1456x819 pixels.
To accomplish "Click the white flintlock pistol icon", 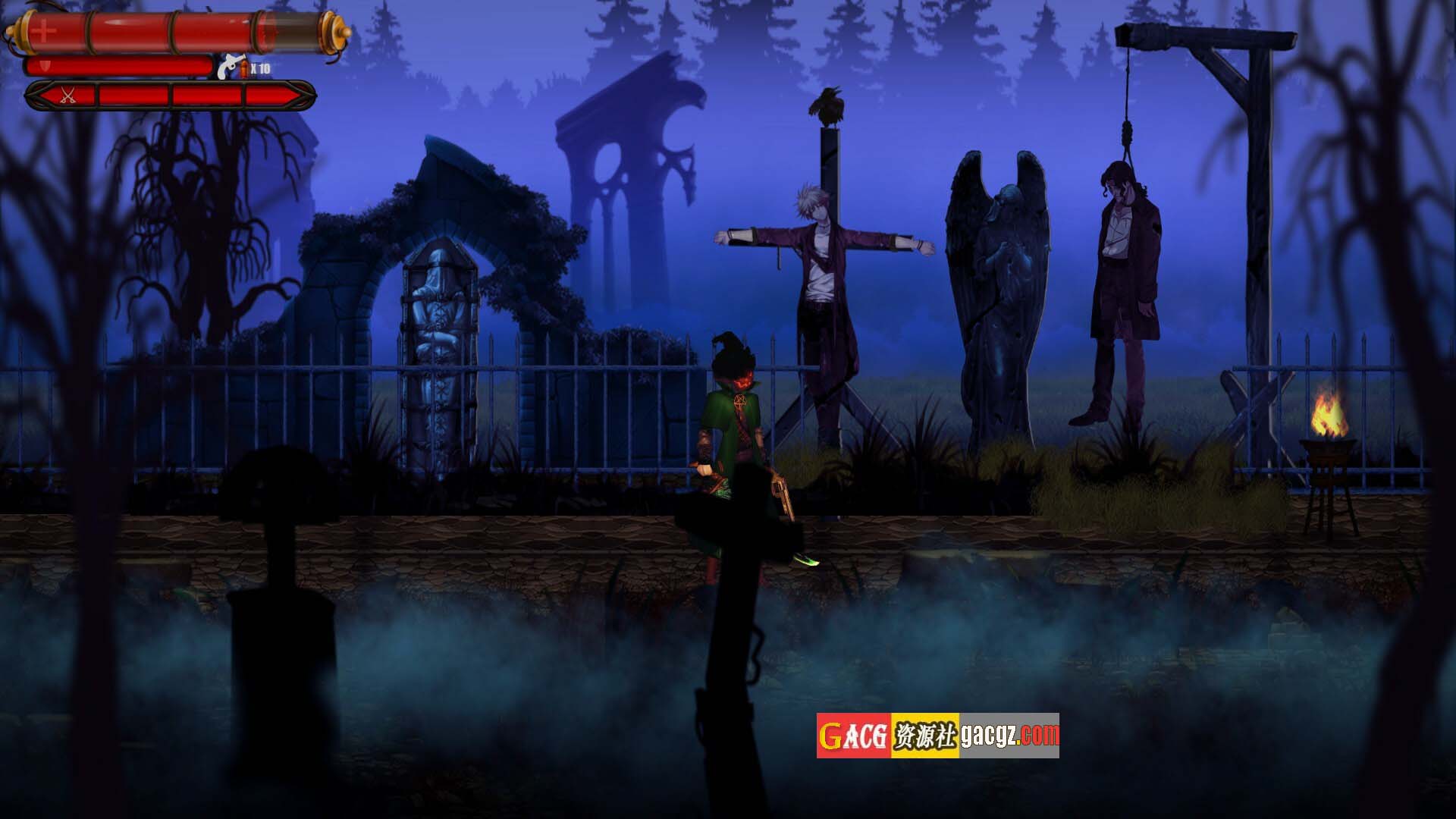I will (x=228, y=68).
